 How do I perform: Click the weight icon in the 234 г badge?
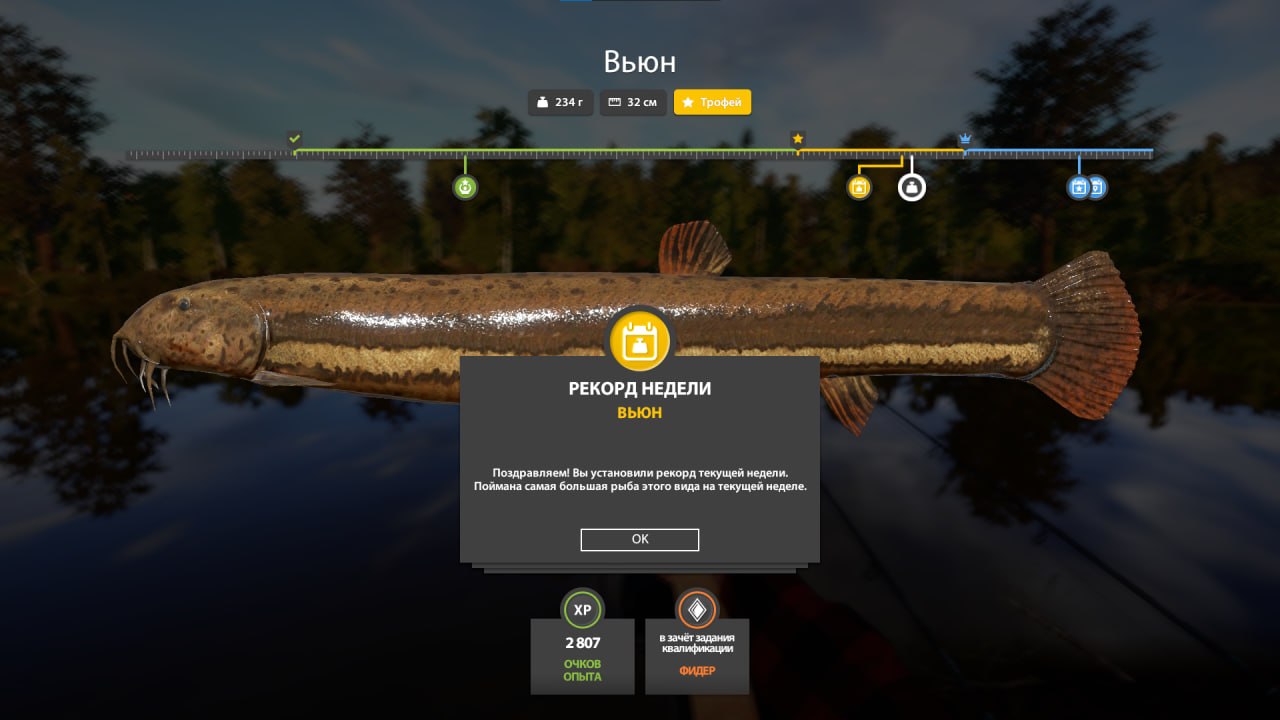click(541, 102)
